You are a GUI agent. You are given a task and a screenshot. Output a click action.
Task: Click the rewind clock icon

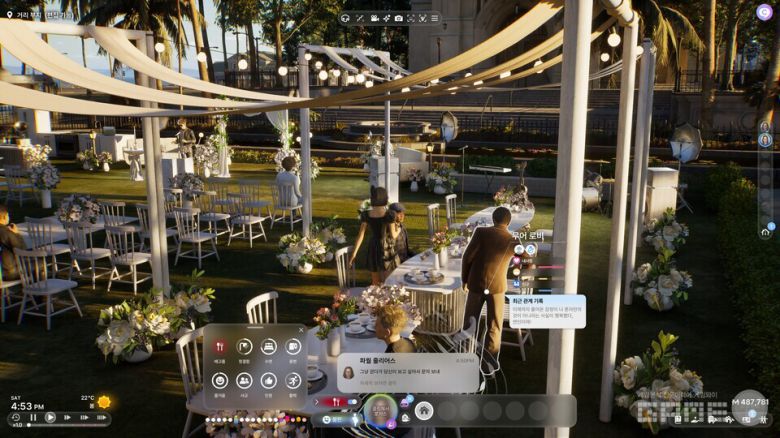pyautogui.click(x=14, y=418)
